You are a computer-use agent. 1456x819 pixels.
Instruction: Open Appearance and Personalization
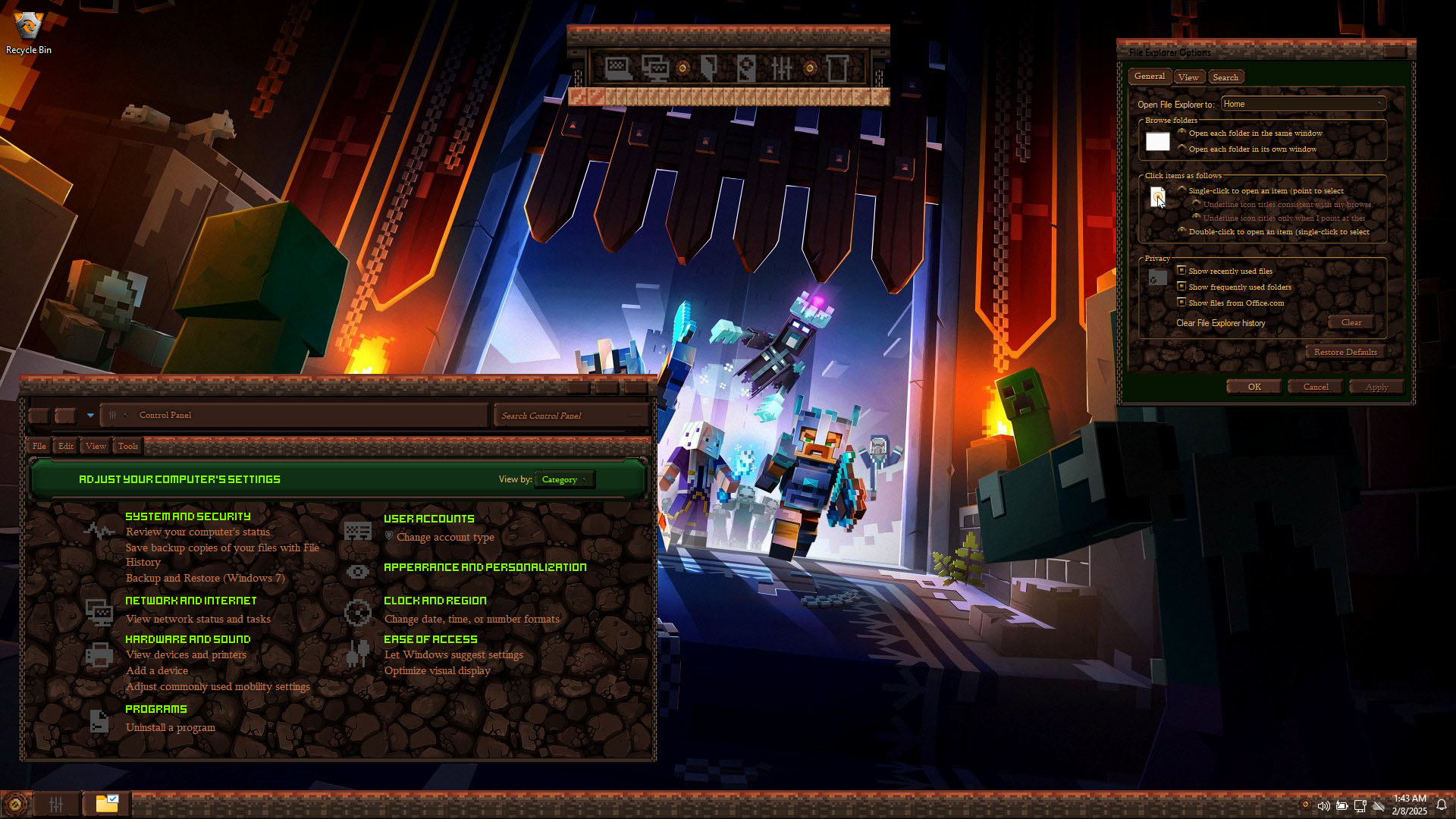(485, 567)
